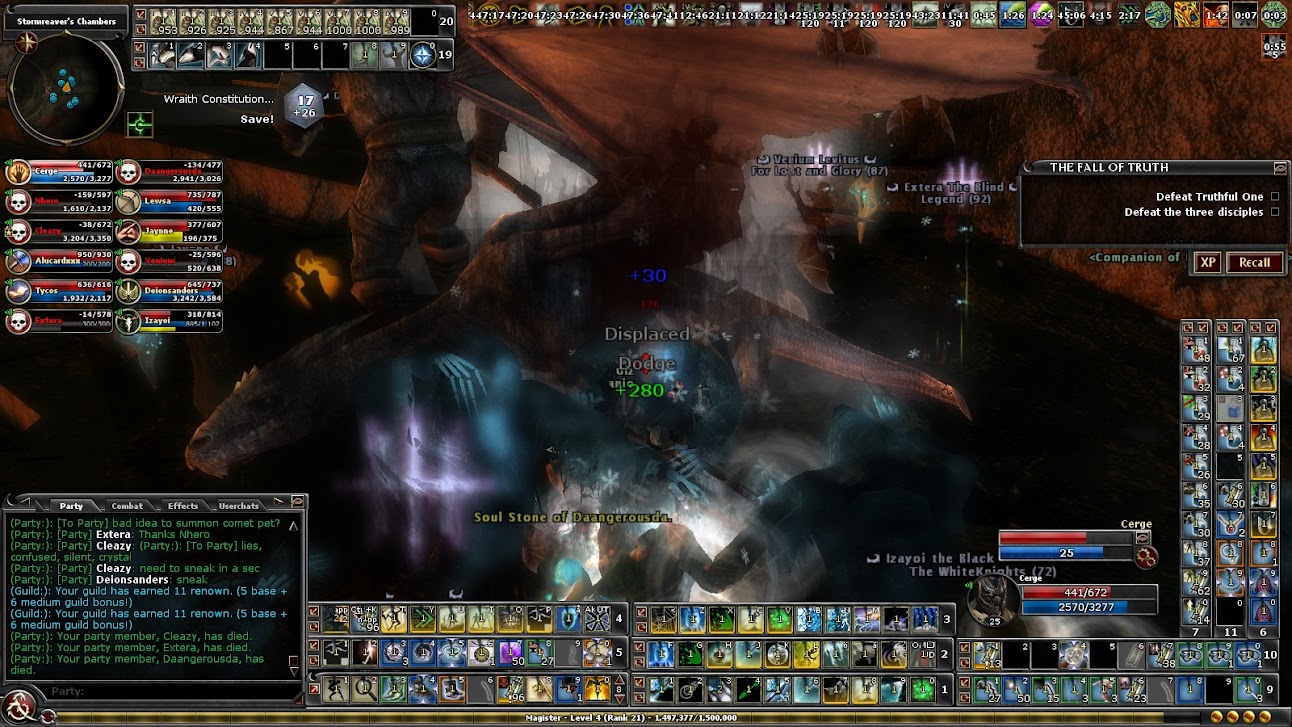Switch to the Party chat tab

71,506
